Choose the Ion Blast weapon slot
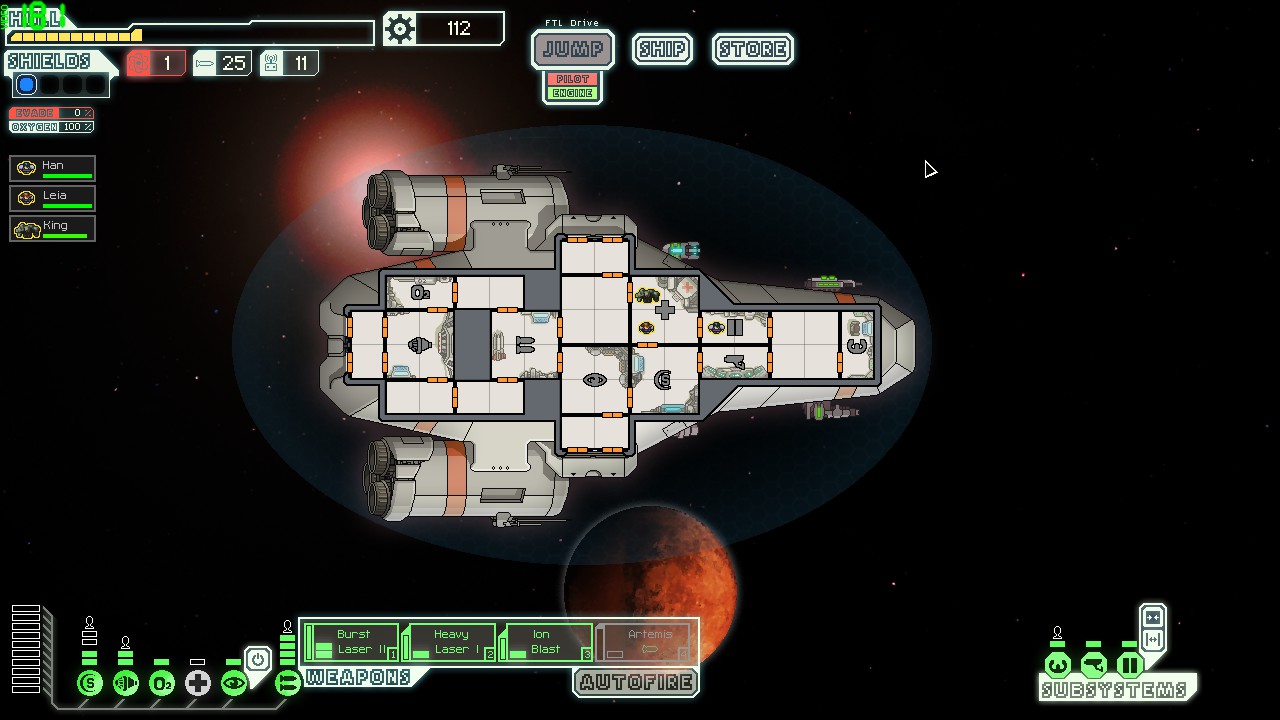 546,642
